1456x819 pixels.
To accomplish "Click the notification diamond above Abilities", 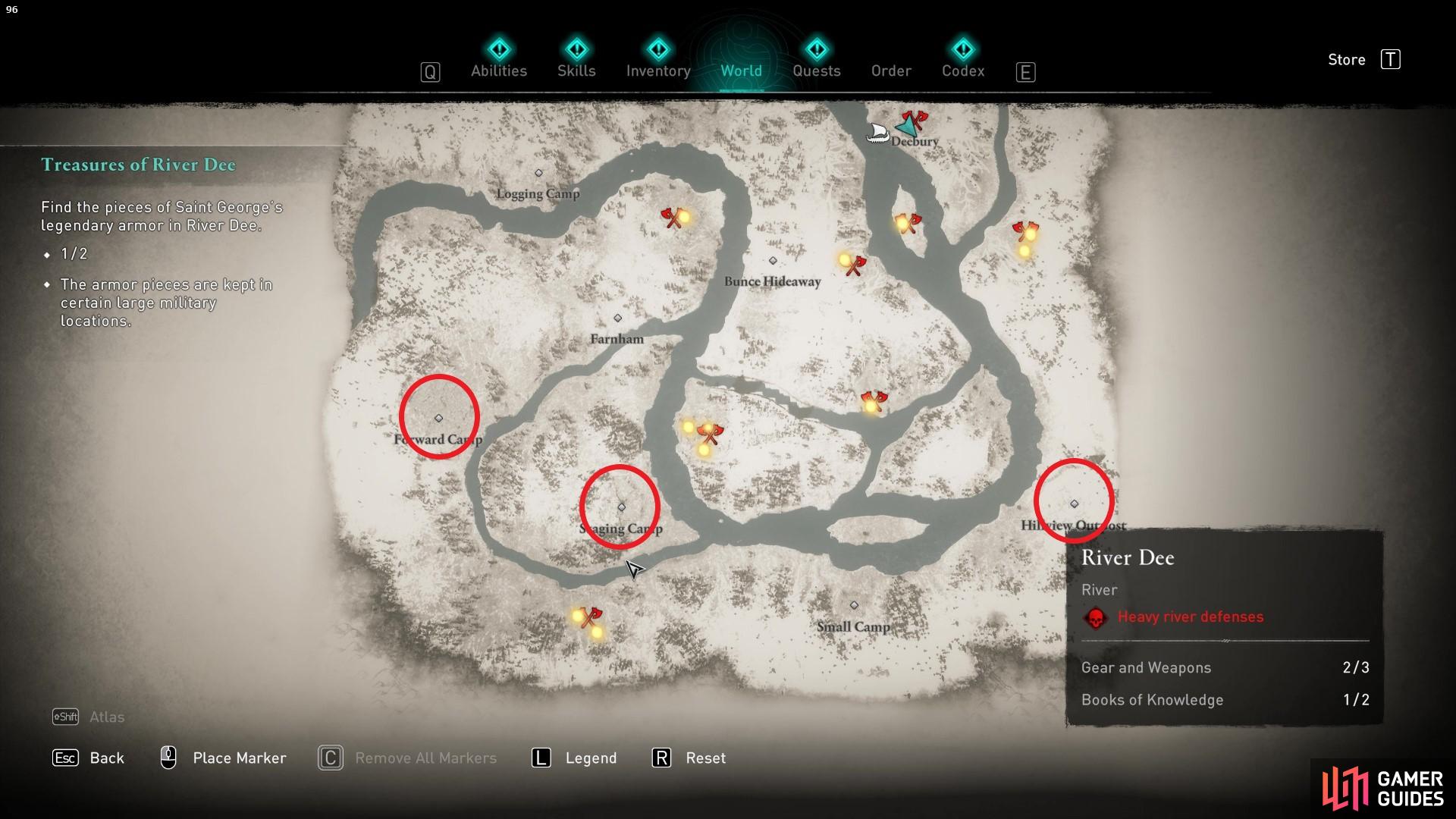I will 499,48.
